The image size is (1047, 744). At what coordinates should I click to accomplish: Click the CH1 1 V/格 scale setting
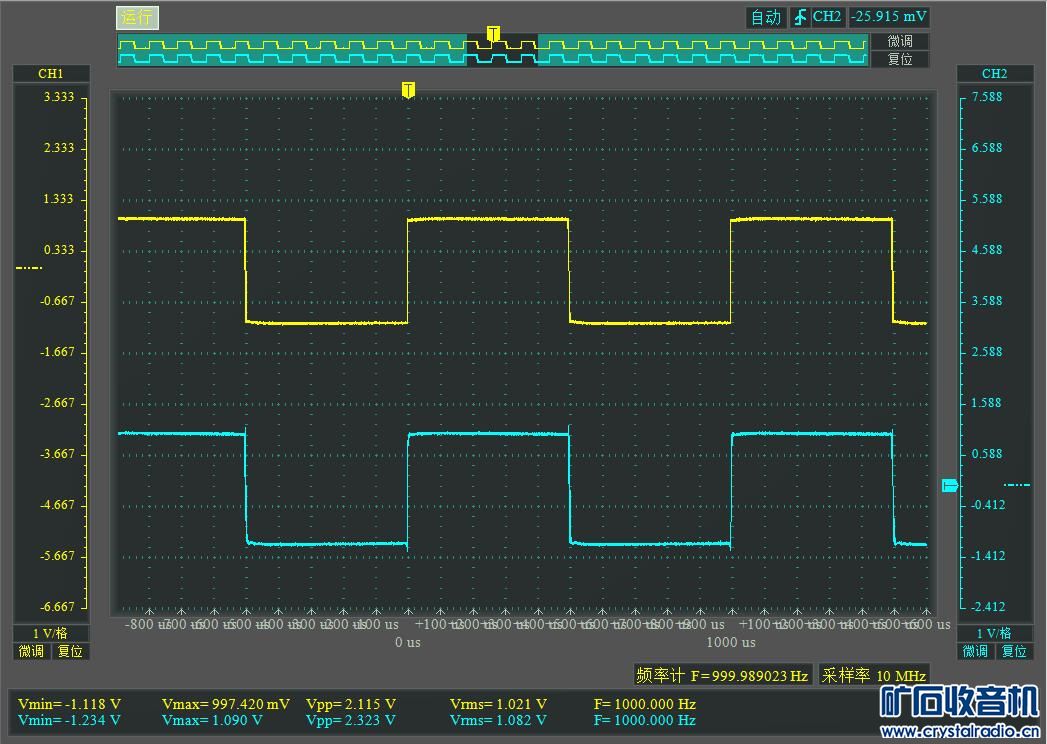pos(50,633)
